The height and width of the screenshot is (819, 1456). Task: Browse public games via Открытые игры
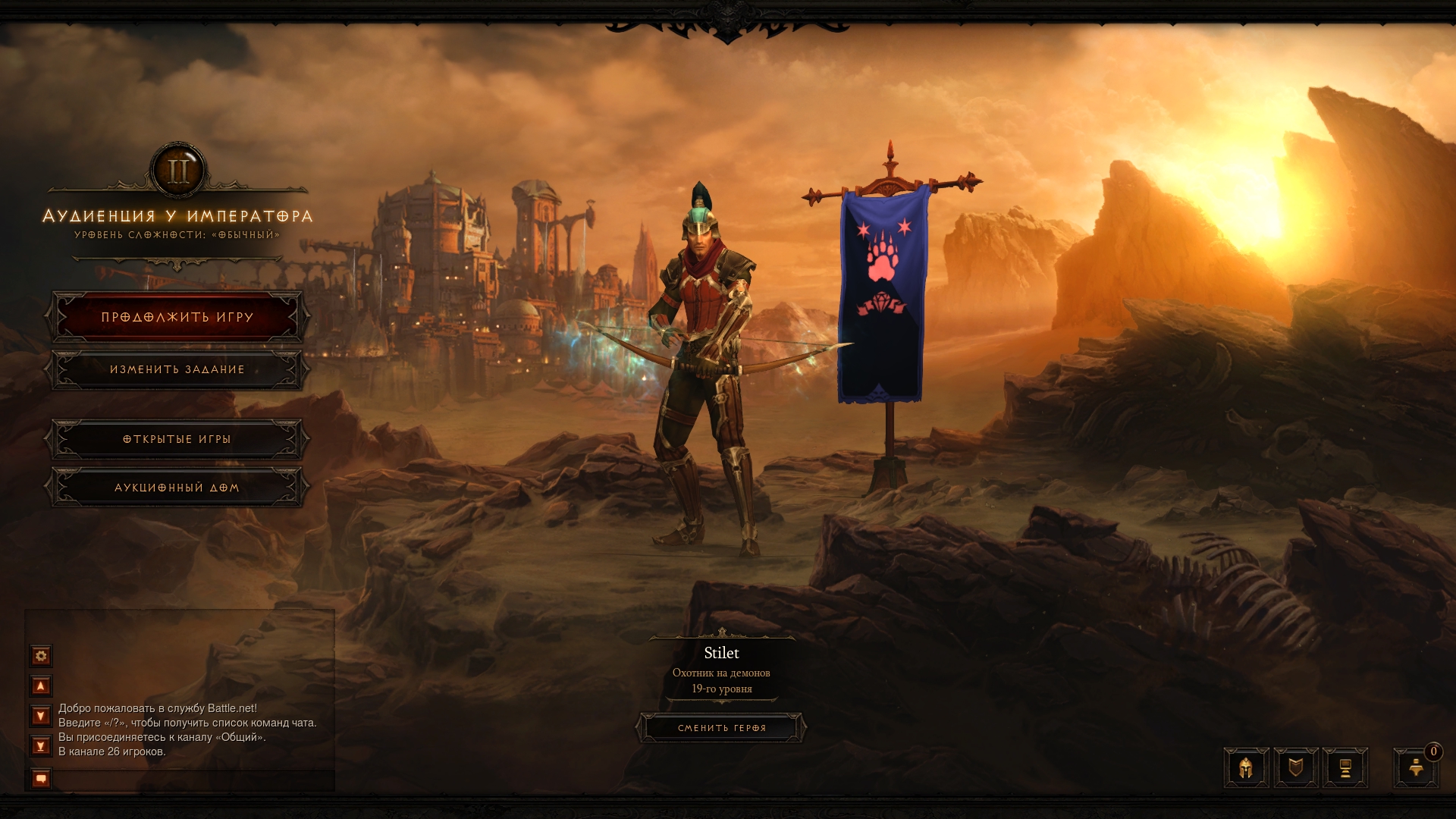(177, 439)
